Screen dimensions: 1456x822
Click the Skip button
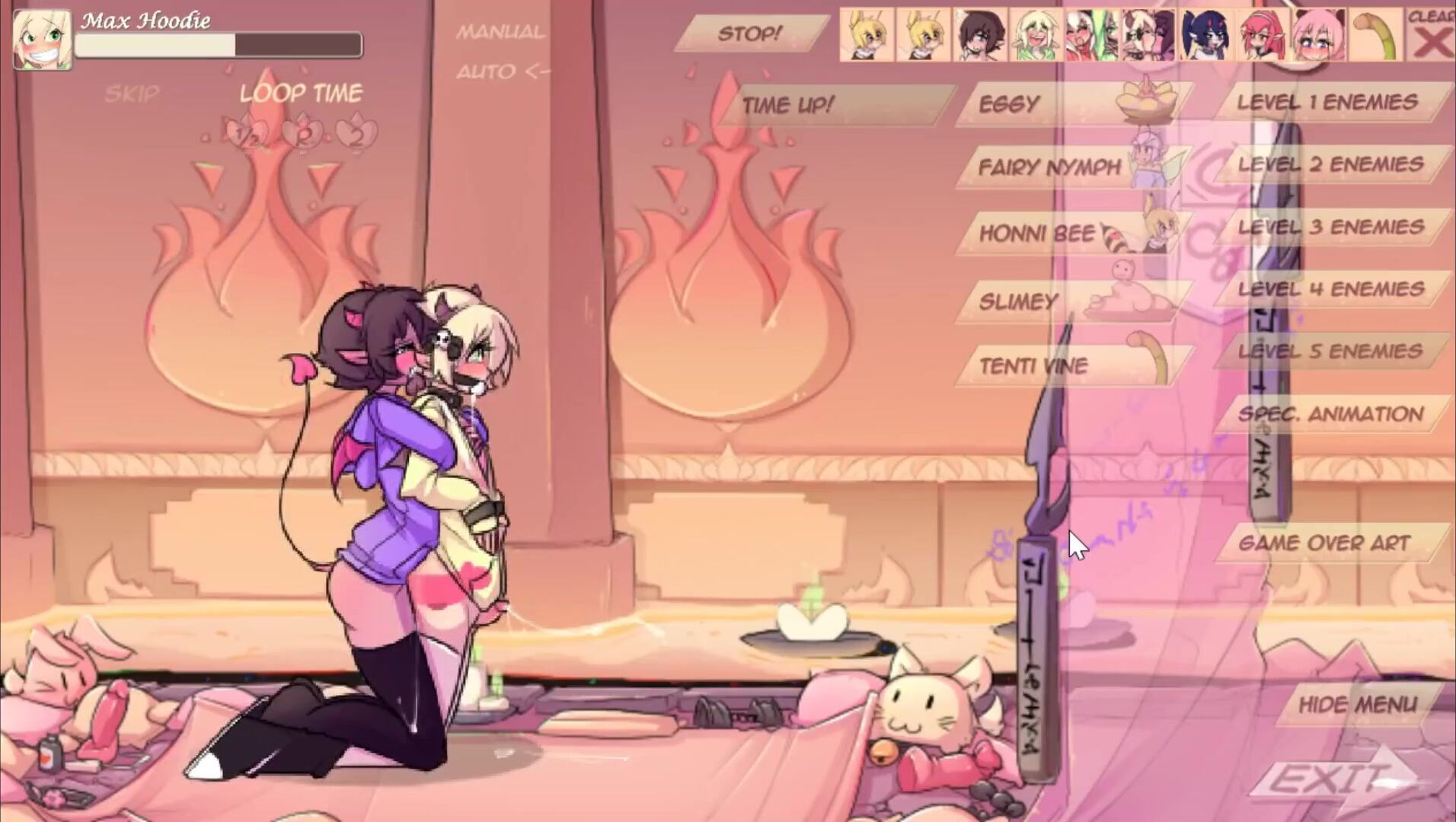(x=132, y=94)
